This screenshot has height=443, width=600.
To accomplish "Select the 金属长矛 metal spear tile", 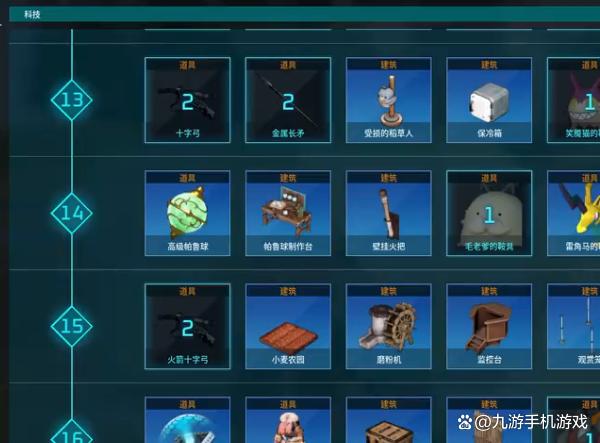I will tap(288, 99).
